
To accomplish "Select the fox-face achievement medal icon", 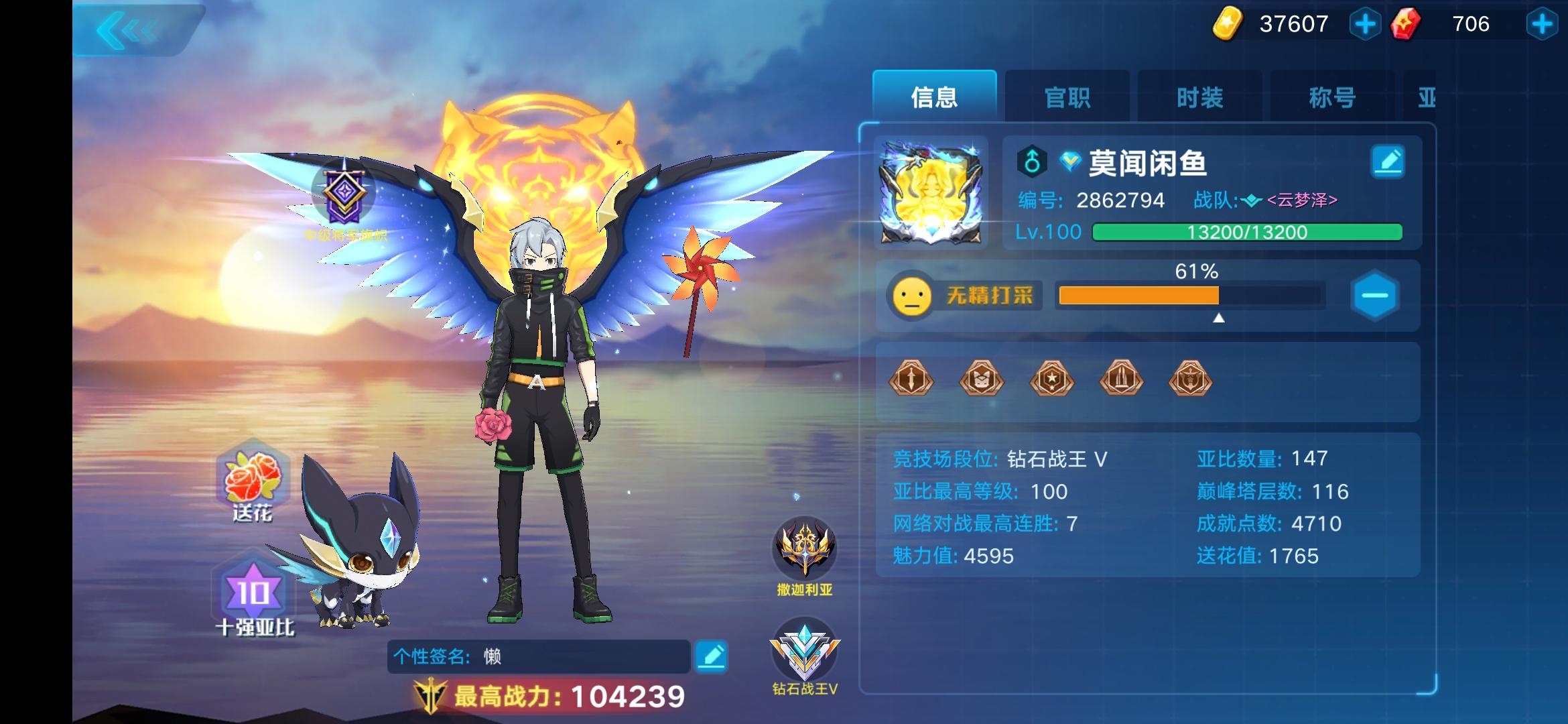I will pos(982,379).
